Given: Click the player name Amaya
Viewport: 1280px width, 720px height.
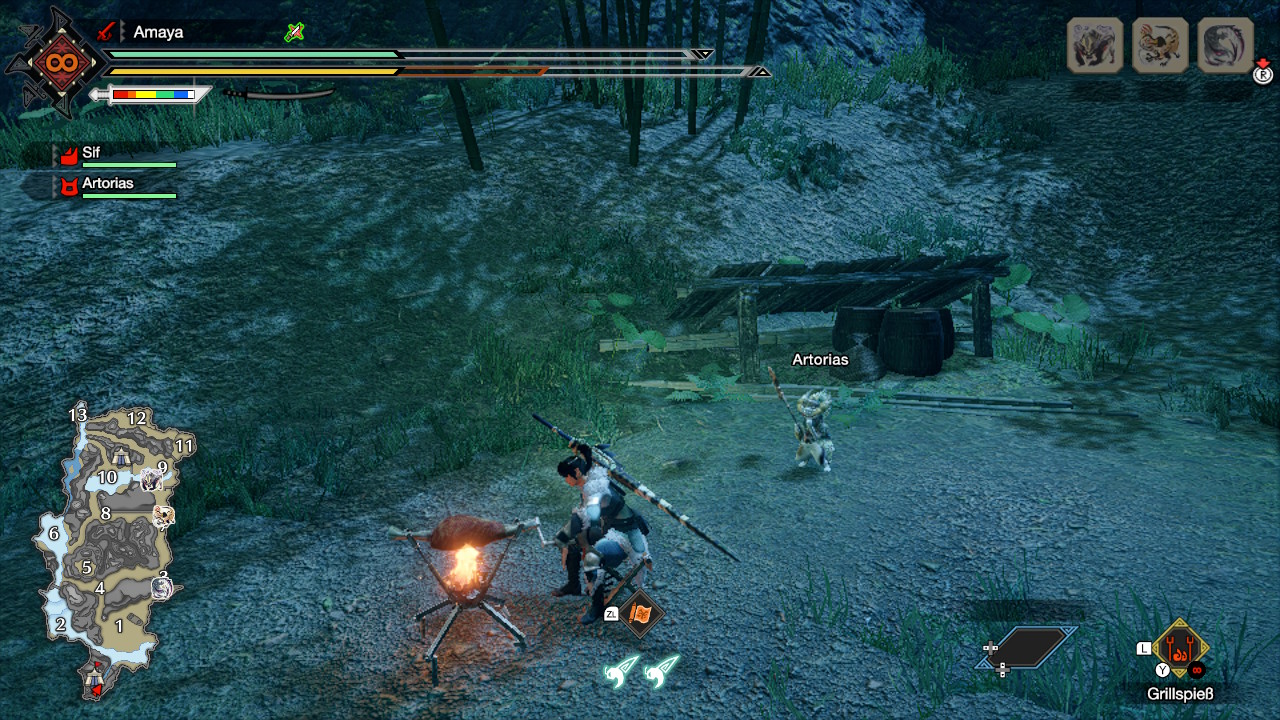Looking at the screenshot, I should click(158, 32).
